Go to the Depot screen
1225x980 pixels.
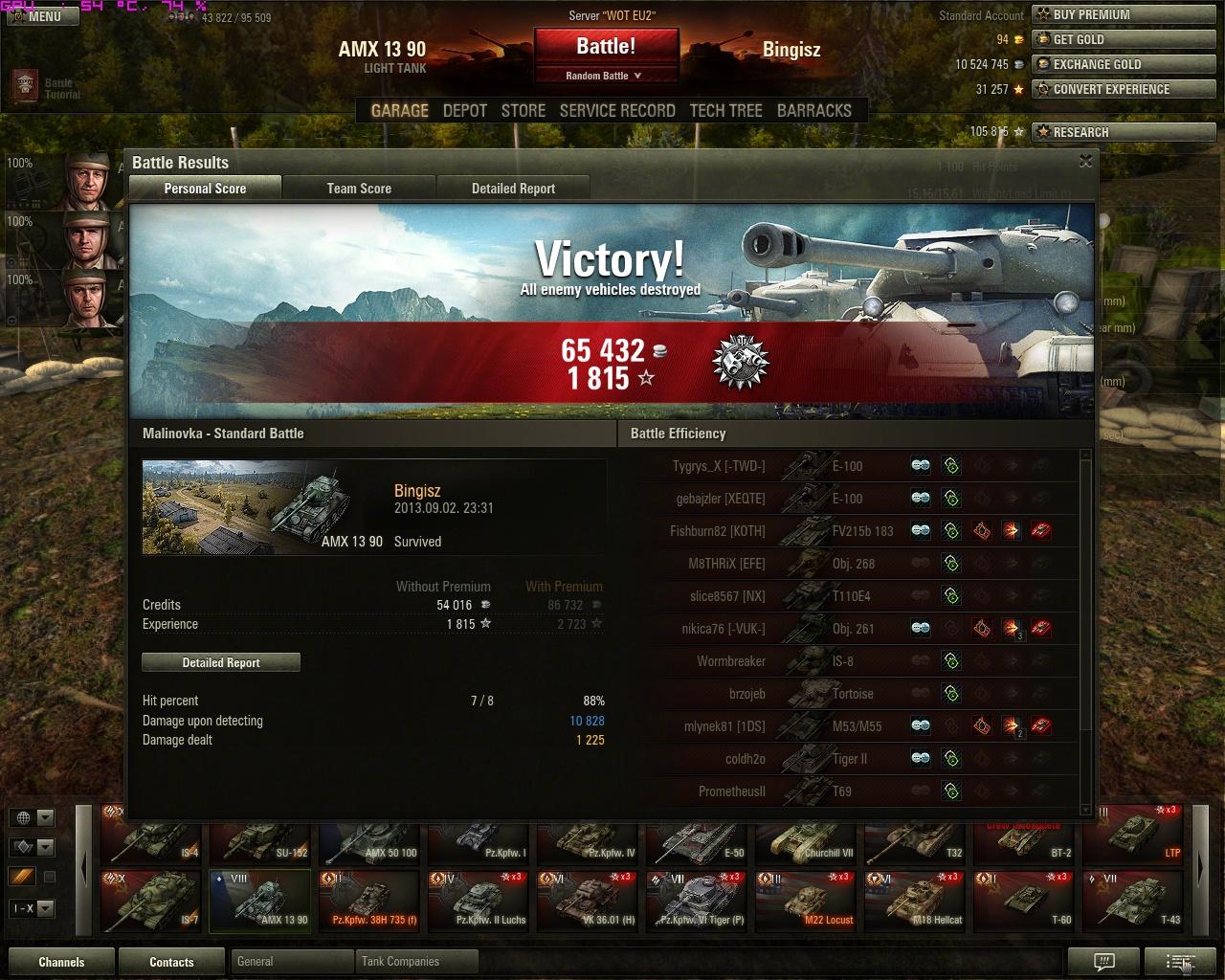click(465, 110)
